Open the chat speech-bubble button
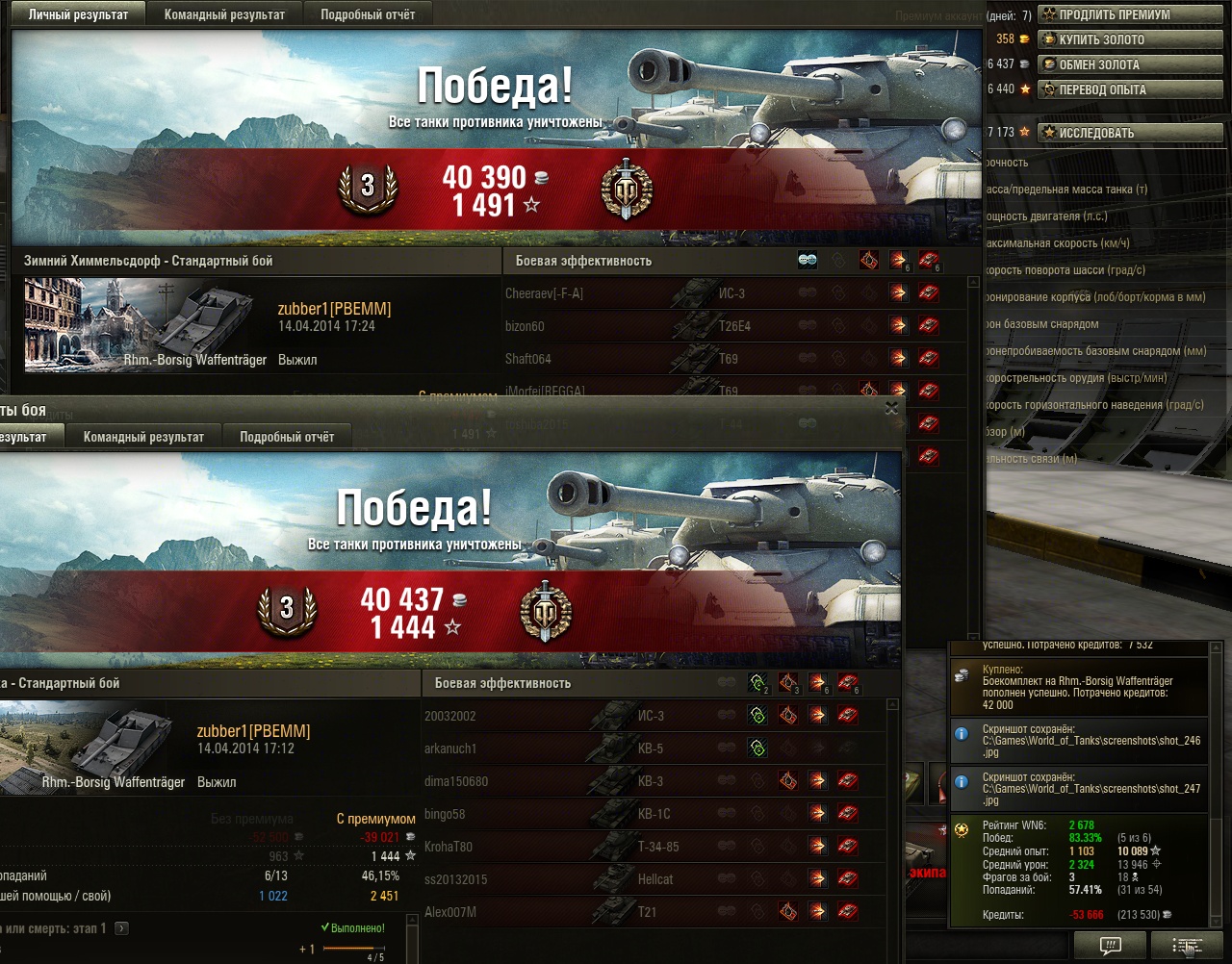The width and height of the screenshot is (1232, 964). (x=1110, y=946)
